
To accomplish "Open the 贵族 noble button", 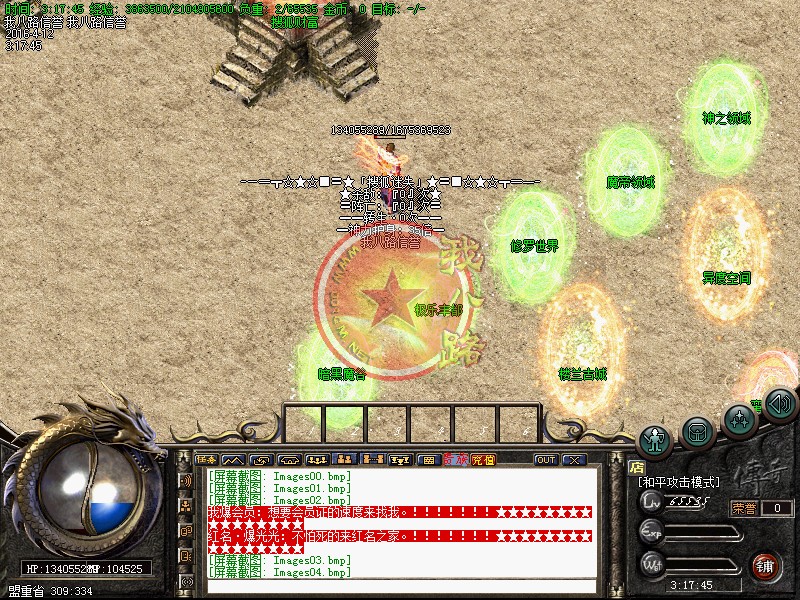I will tap(456, 460).
